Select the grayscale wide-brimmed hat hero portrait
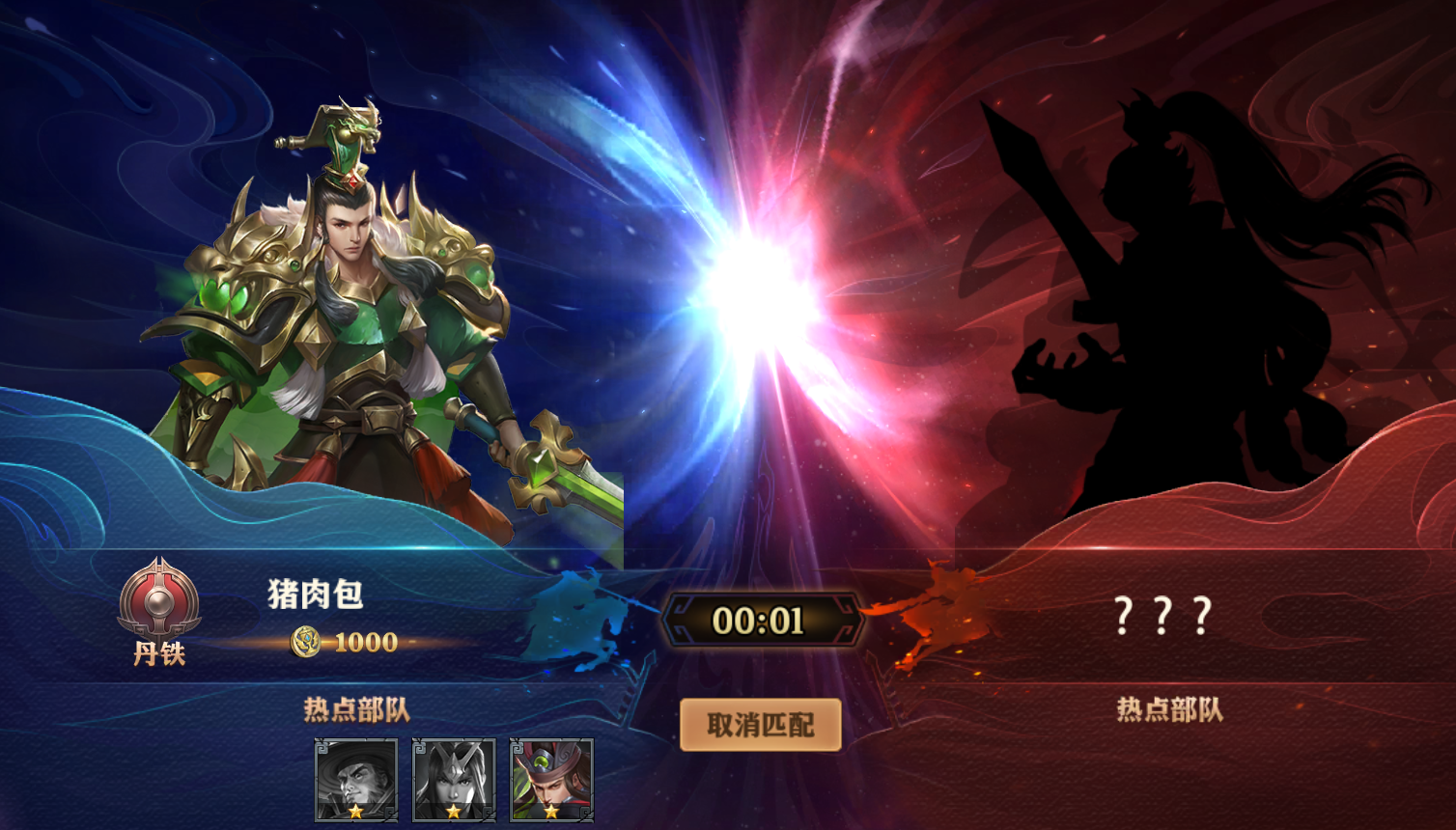 pos(356,780)
